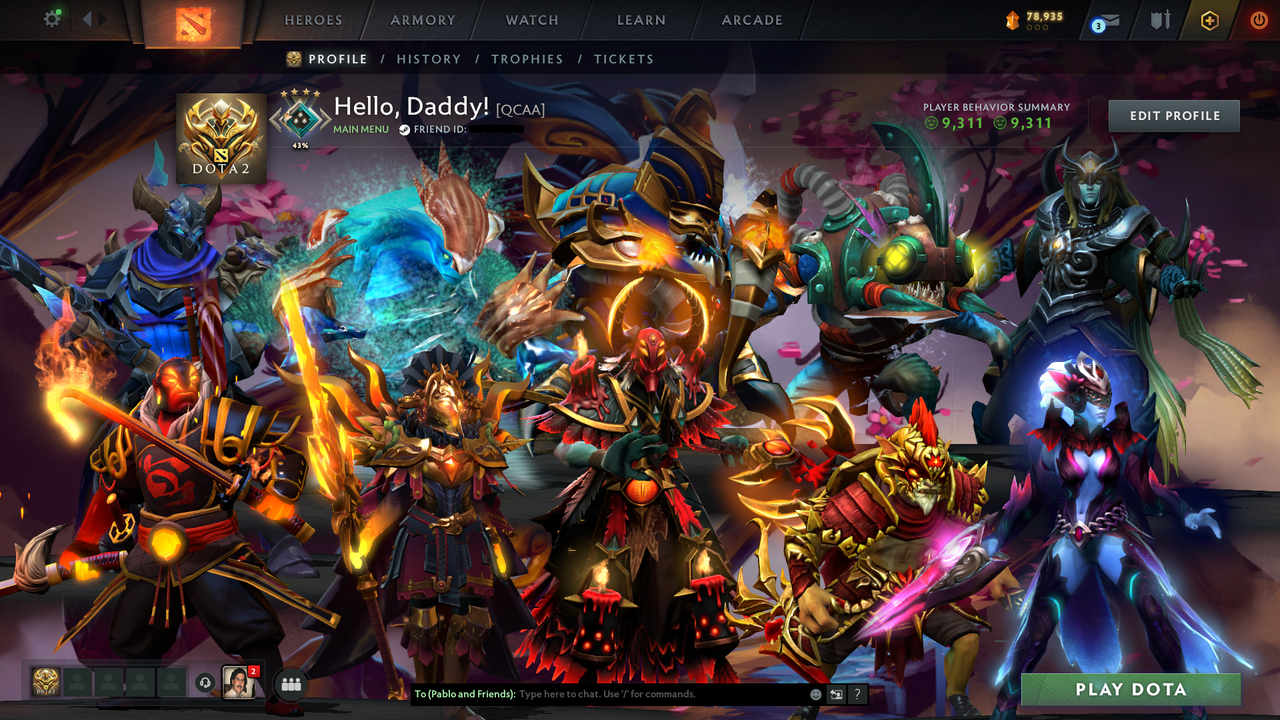The width and height of the screenshot is (1280, 720).
Task: Open the HEROES menu
Action: (x=313, y=19)
